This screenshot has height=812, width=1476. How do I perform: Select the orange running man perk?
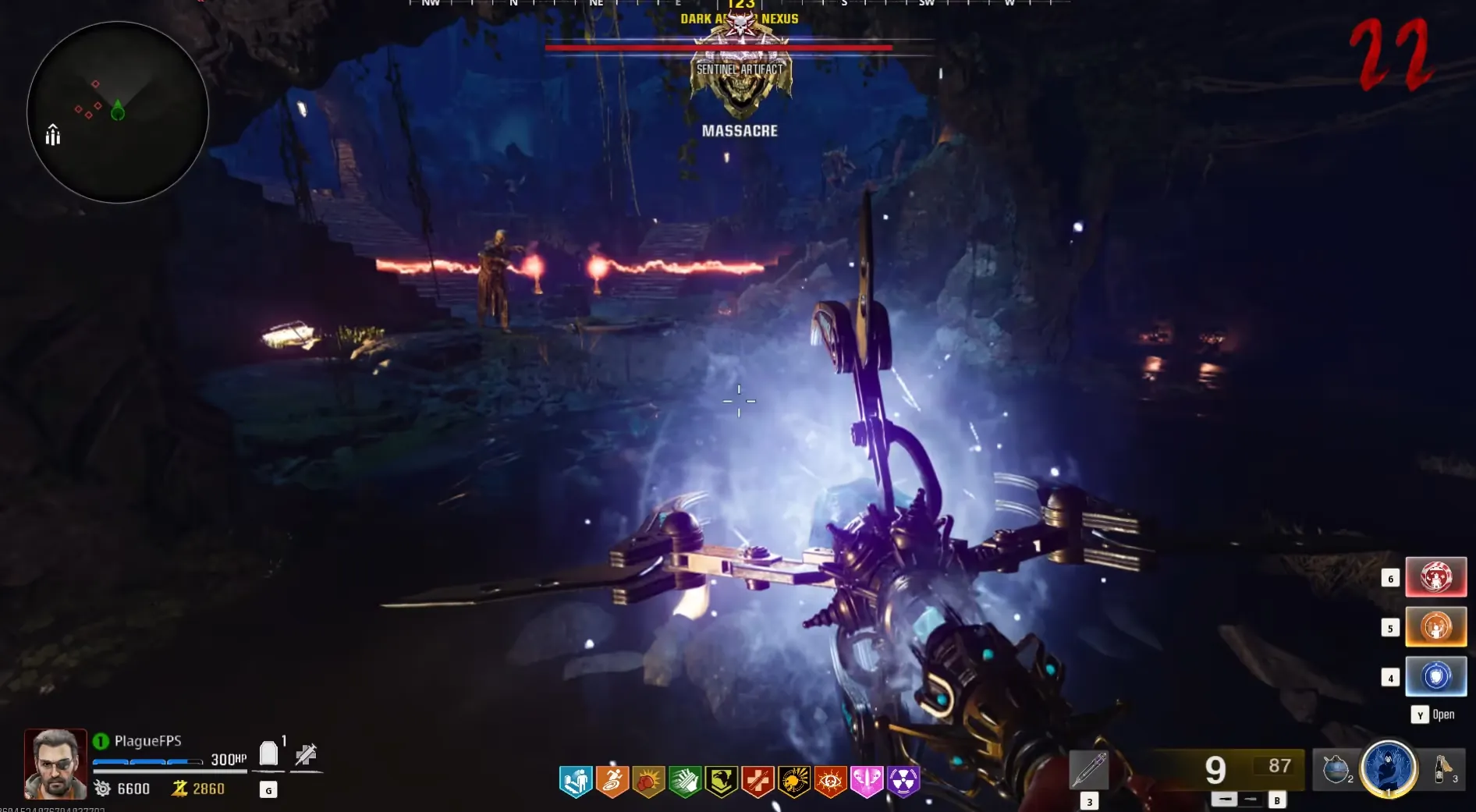tap(612, 781)
